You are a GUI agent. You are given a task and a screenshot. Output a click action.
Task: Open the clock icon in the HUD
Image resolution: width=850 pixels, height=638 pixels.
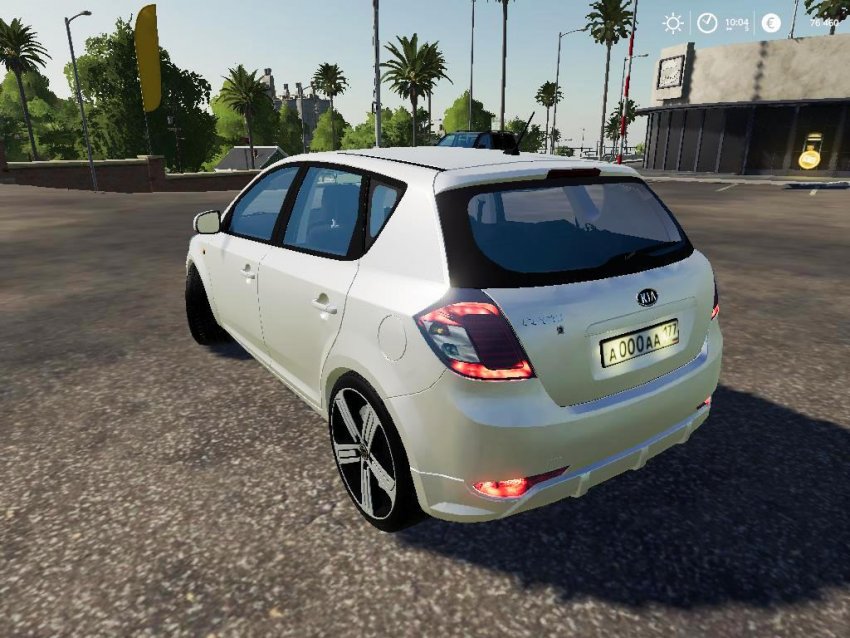[x=707, y=23]
